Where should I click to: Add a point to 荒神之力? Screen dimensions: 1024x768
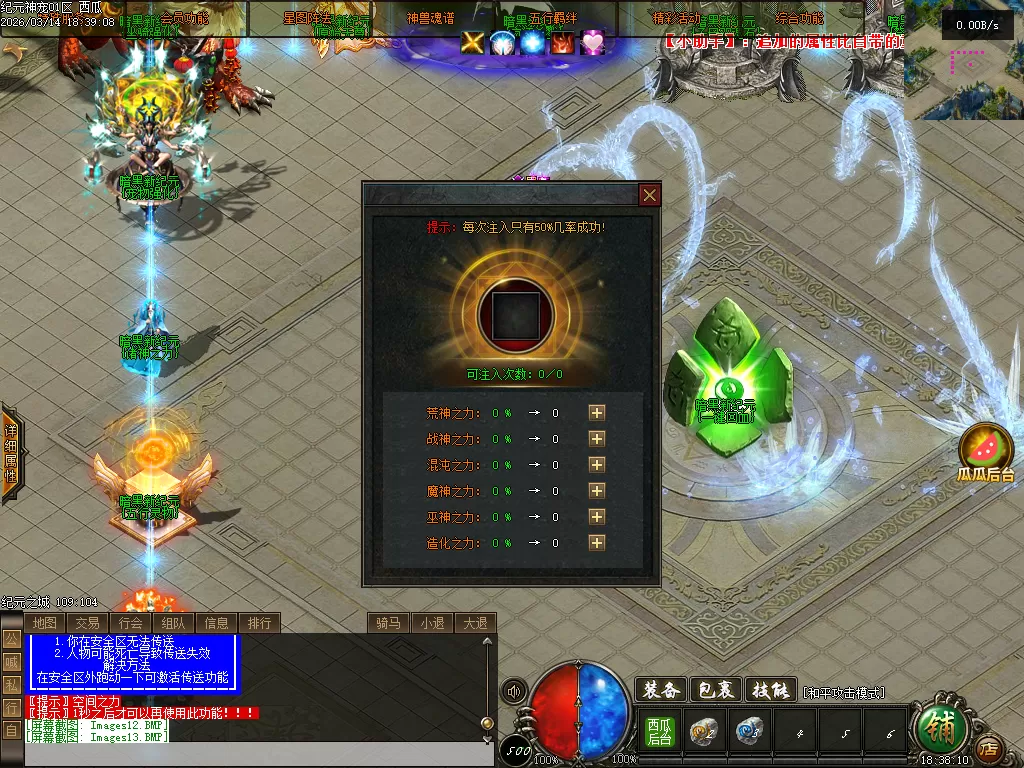pyautogui.click(x=597, y=412)
